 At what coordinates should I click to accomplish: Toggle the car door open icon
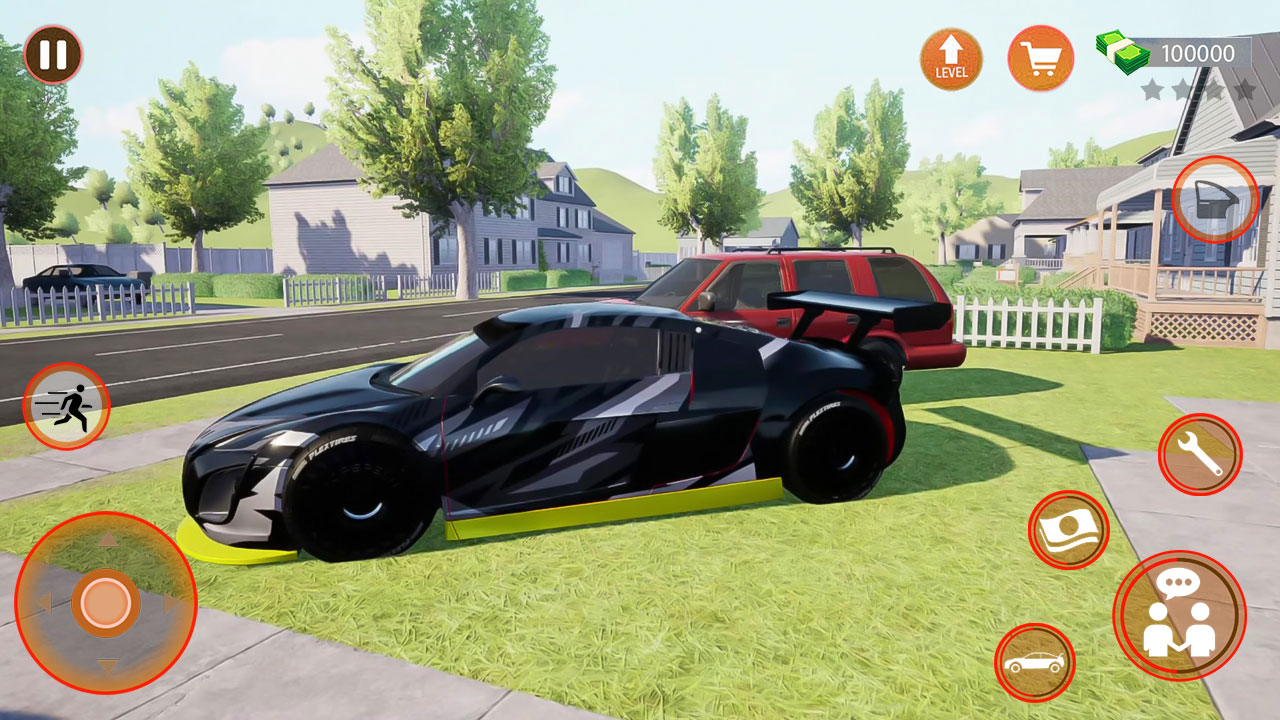(x=1213, y=199)
